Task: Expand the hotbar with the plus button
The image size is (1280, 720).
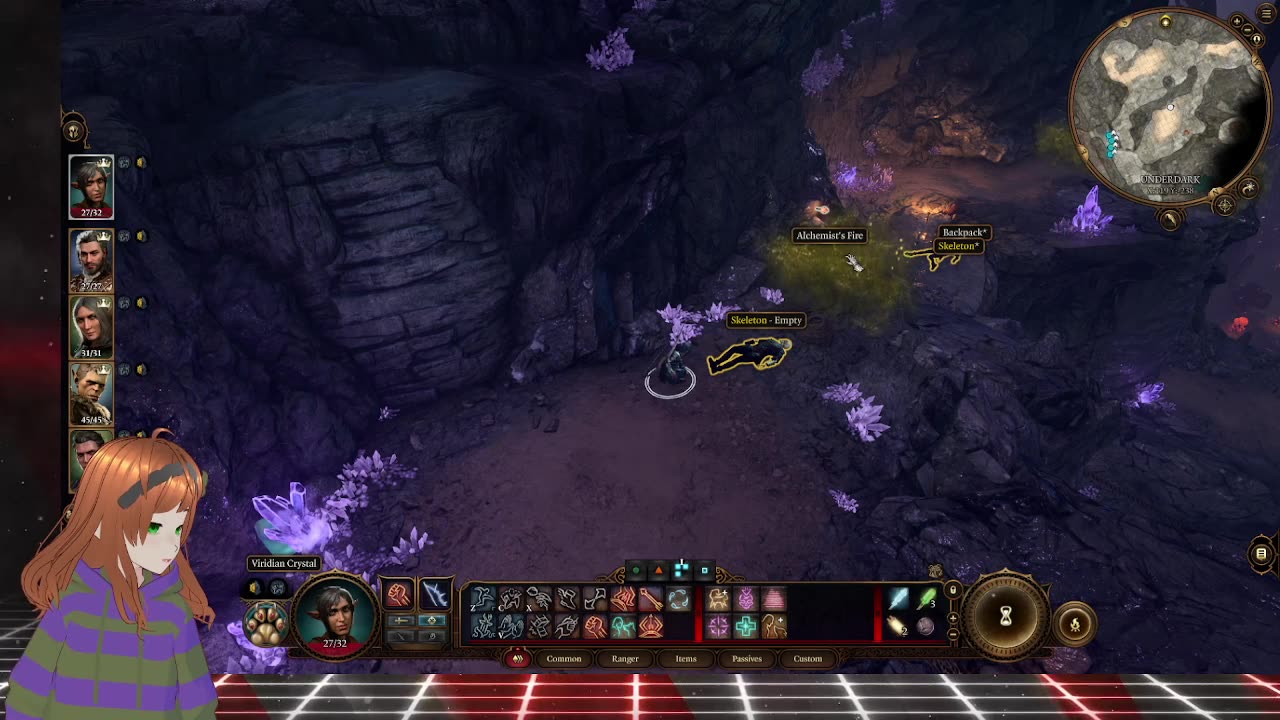Action: 952,618
